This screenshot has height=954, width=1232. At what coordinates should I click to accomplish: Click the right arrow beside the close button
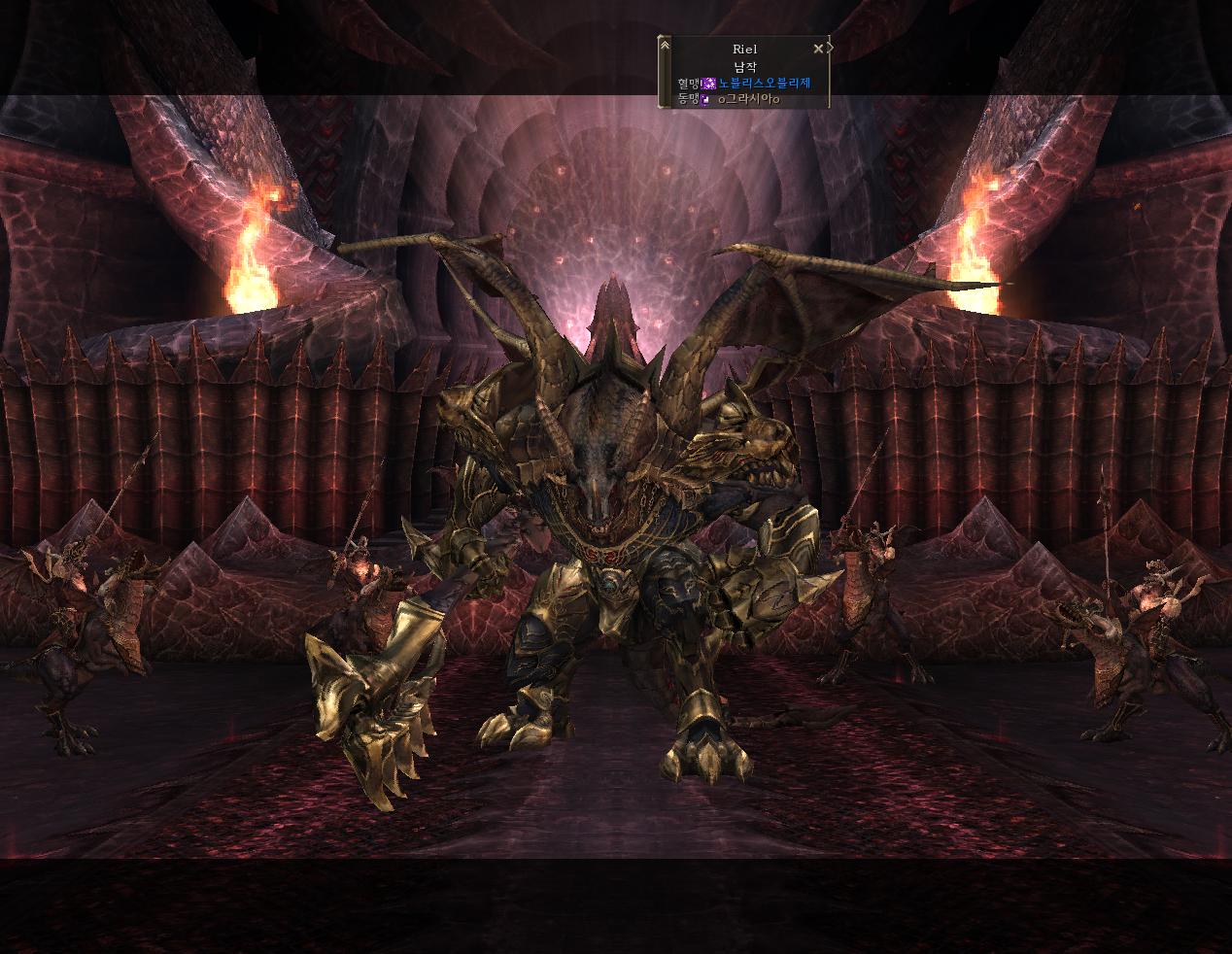tap(831, 48)
